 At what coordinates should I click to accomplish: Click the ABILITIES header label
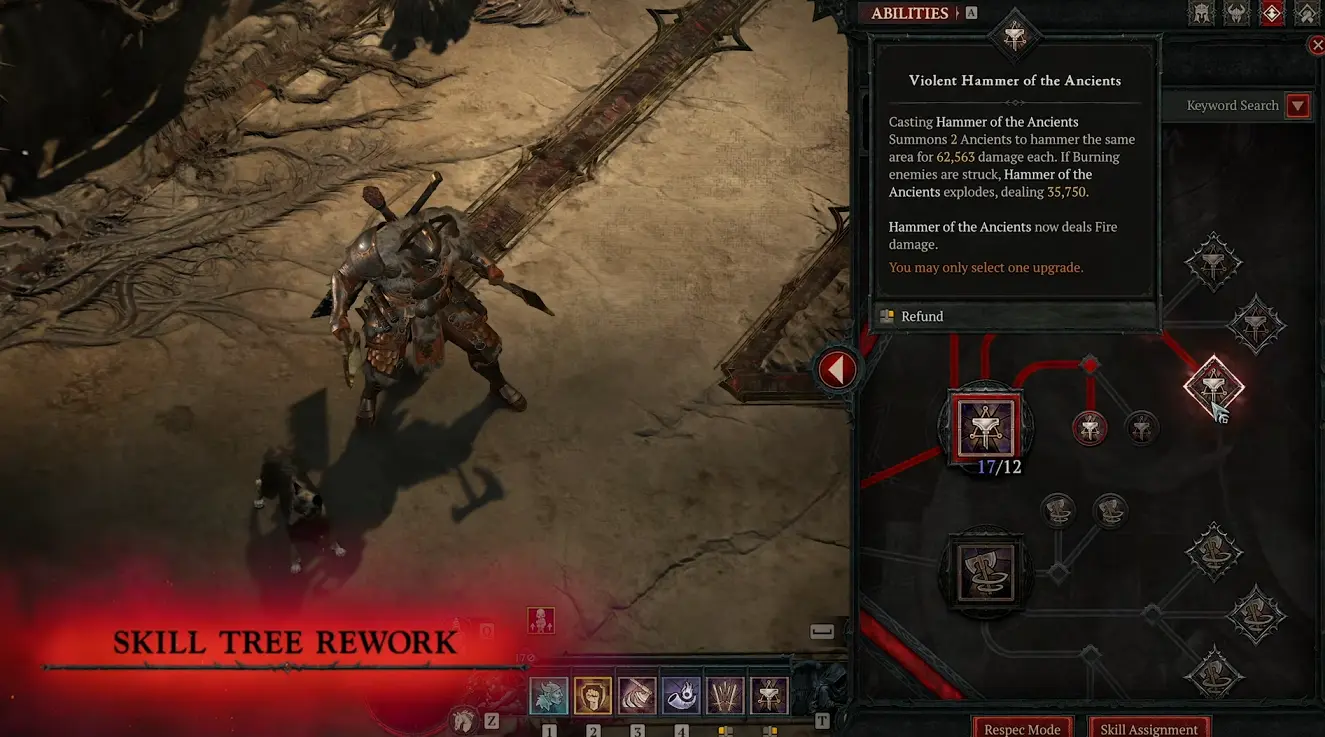pyautogui.click(x=910, y=12)
